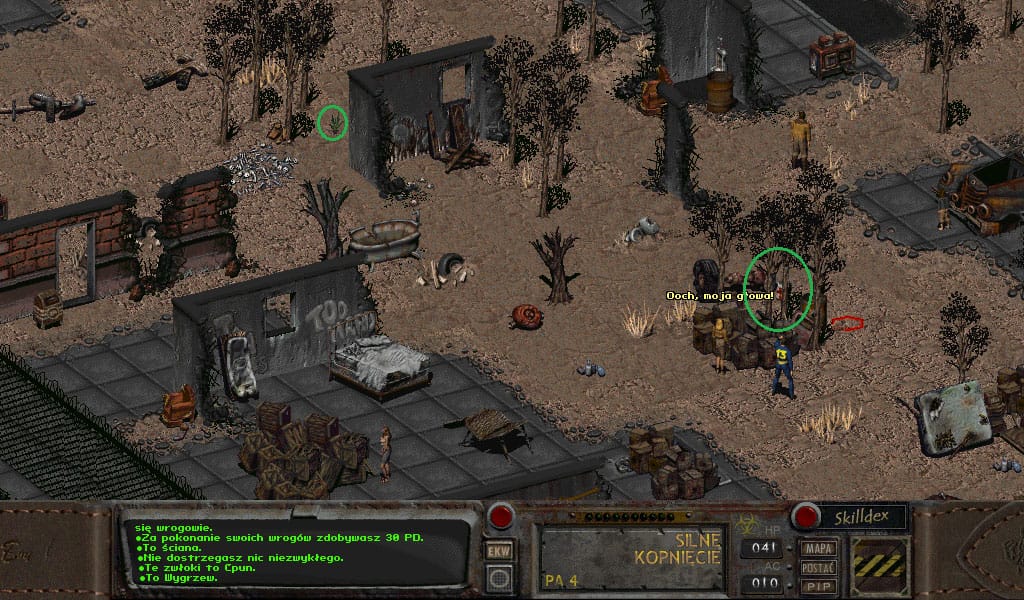Image resolution: width=1024 pixels, height=600 pixels.
Task: Click the hazard-striped combat panel
Action: (880, 566)
